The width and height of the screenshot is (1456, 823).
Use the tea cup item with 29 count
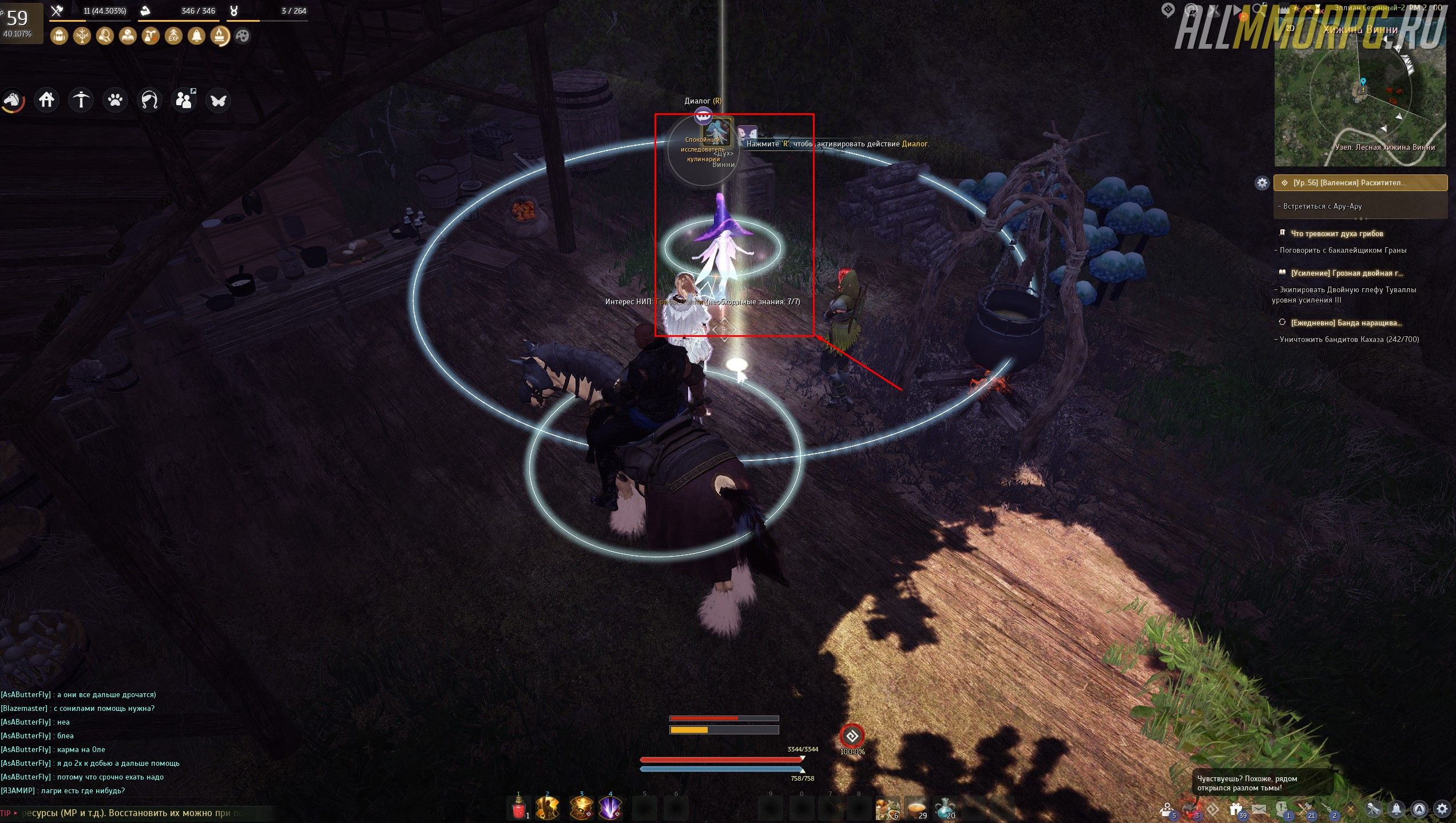pyautogui.click(x=917, y=808)
